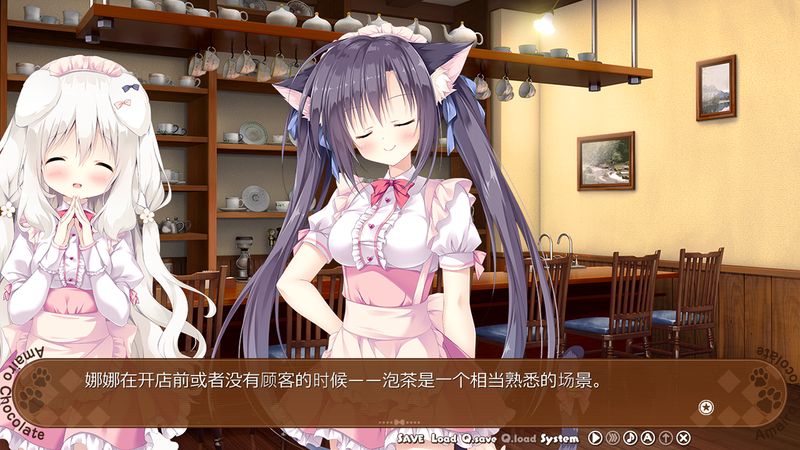The width and height of the screenshot is (800, 450).
Task: Use Q.load to quick load
Action: pos(518,438)
